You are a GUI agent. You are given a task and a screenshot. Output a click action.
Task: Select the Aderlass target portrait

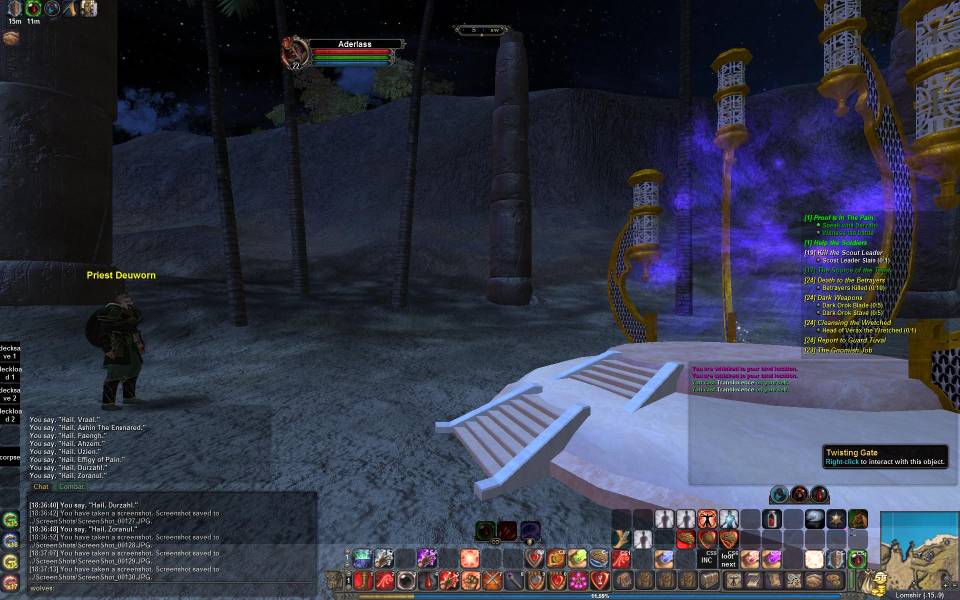click(x=294, y=50)
